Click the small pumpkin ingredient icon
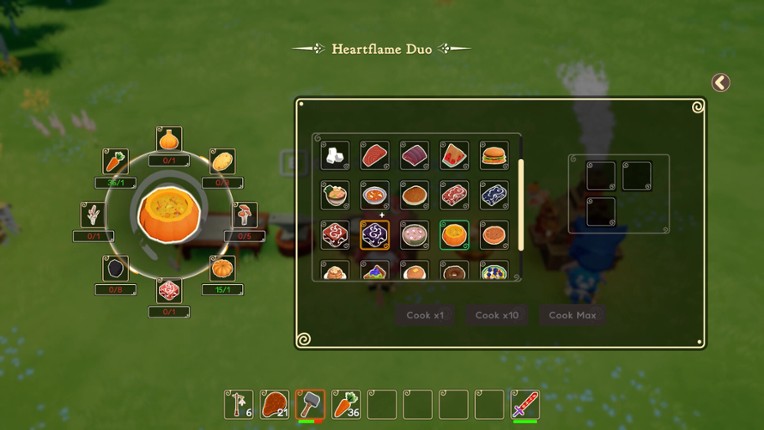This screenshot has height=430, width=764. tap(222, 268)
